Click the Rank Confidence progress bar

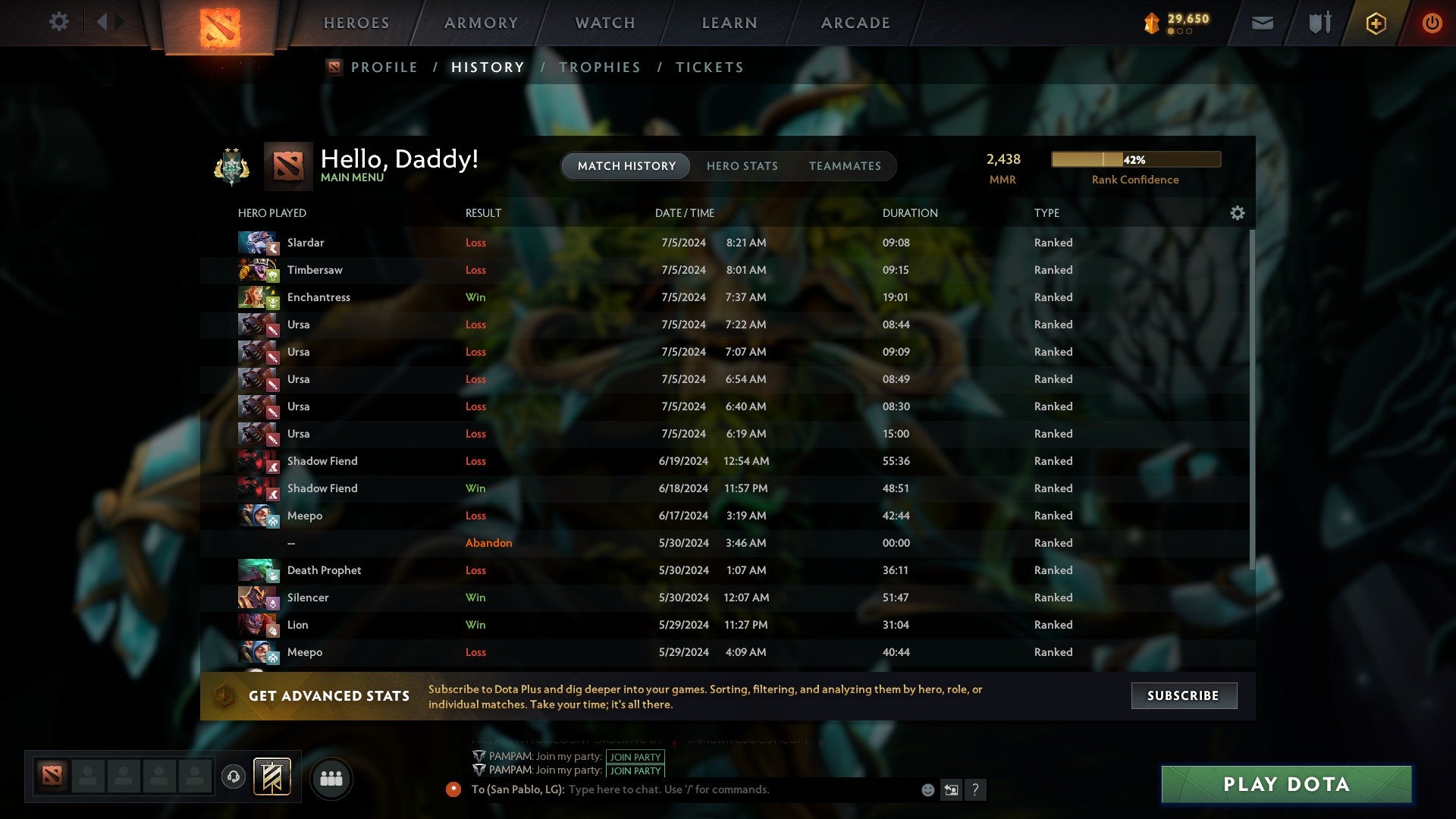1135,159
